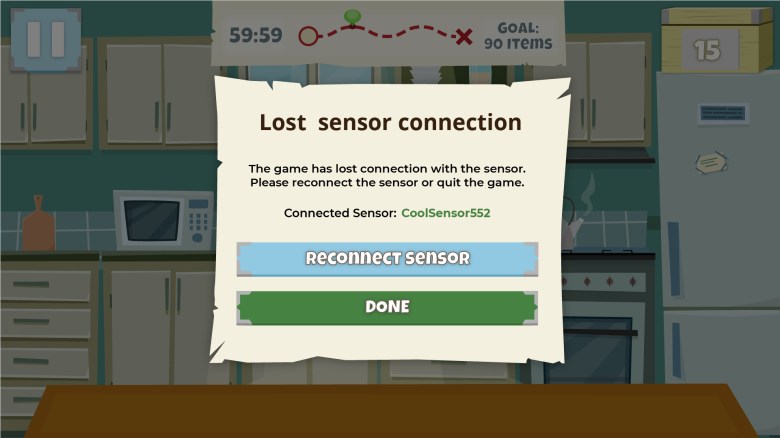Click the Reconnect Sensor button

(387, 258)
